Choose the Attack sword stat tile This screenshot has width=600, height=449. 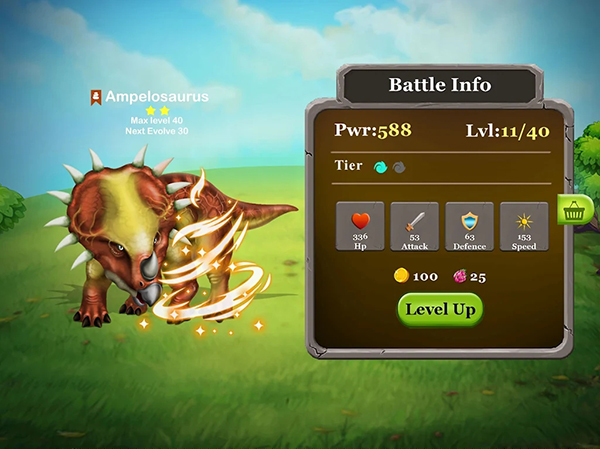click(415, 226)
